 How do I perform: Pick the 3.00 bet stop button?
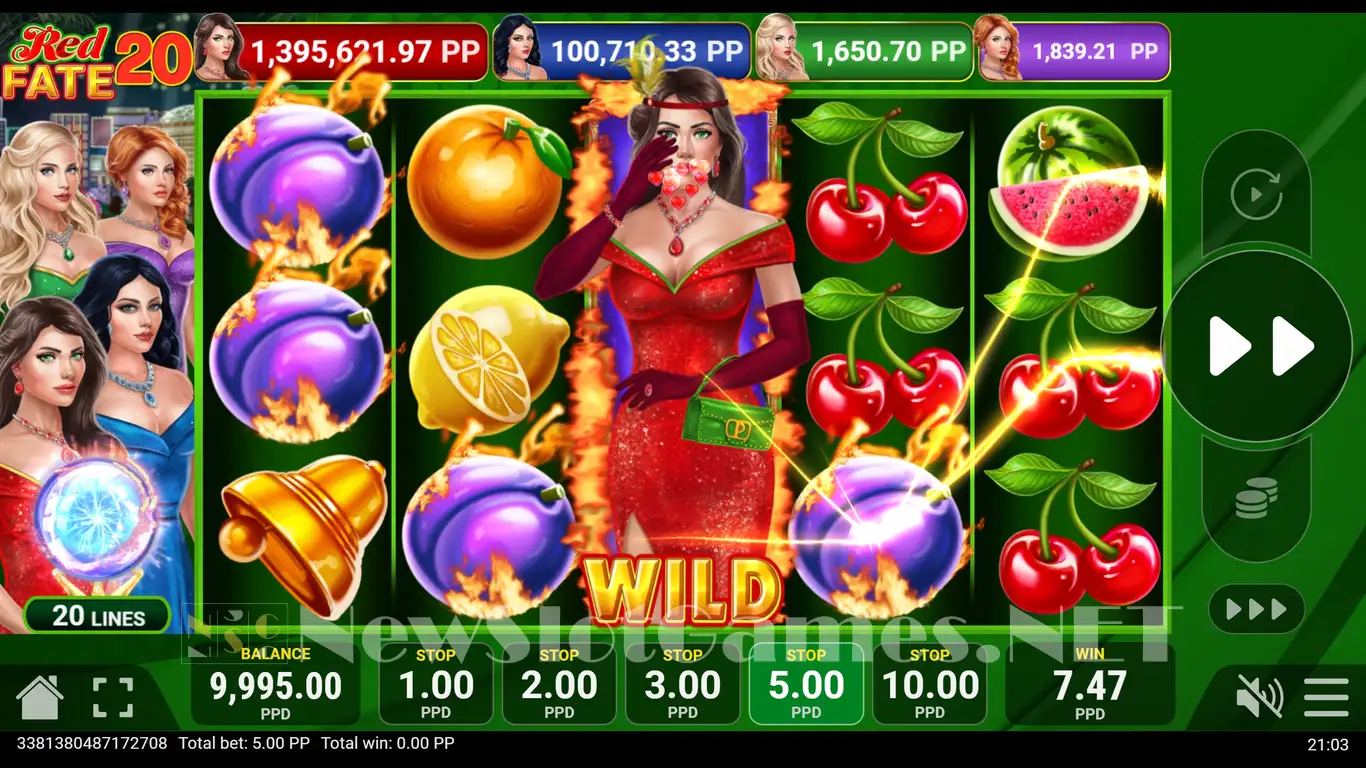click(x=683, y=684)
